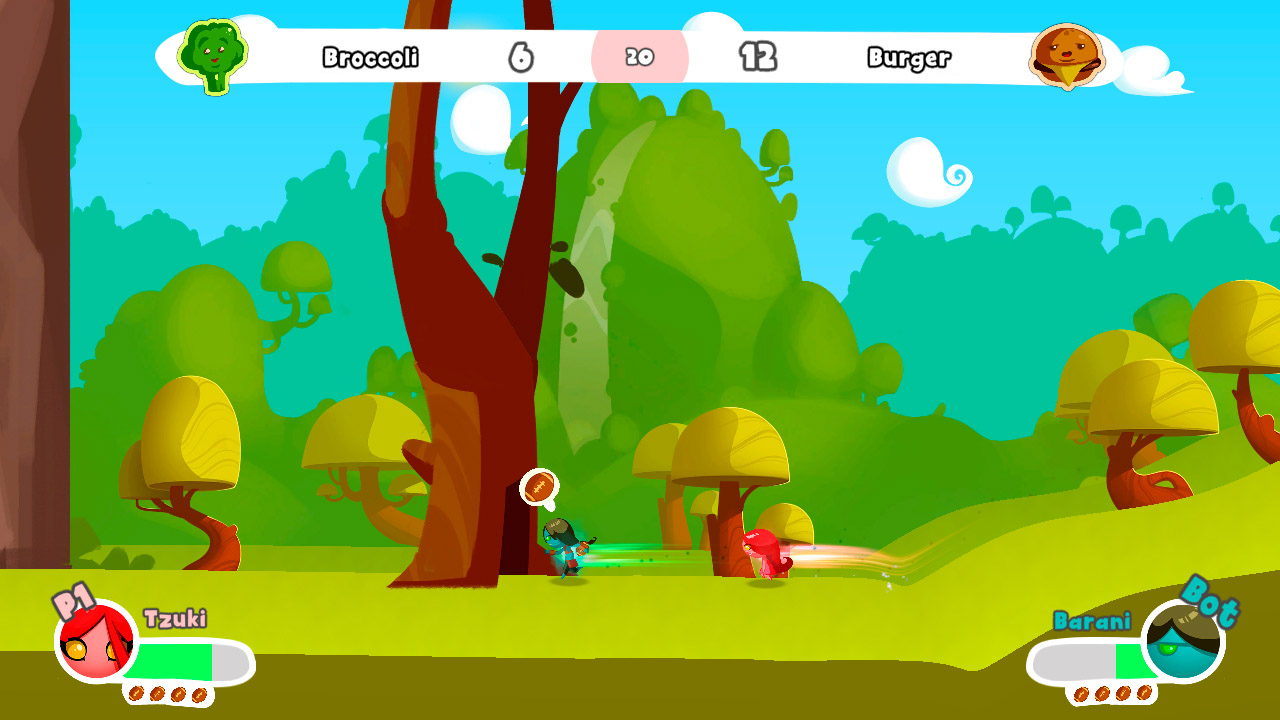1280x720 pixels.
Task: Click the pink timer showing 20
Action: point(640,58)
